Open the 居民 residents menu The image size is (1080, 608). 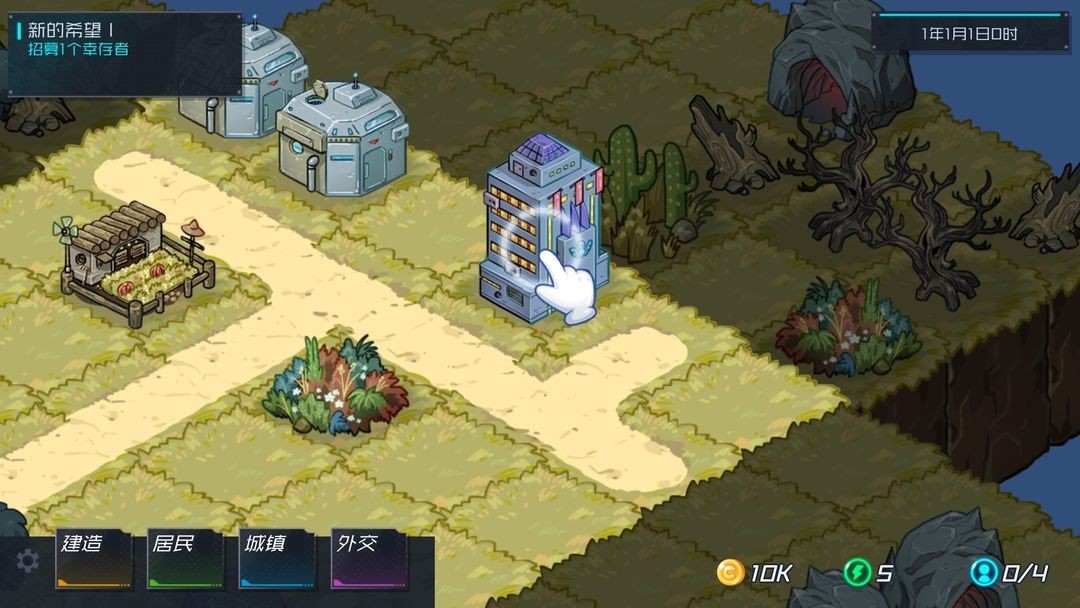[185, 559]
